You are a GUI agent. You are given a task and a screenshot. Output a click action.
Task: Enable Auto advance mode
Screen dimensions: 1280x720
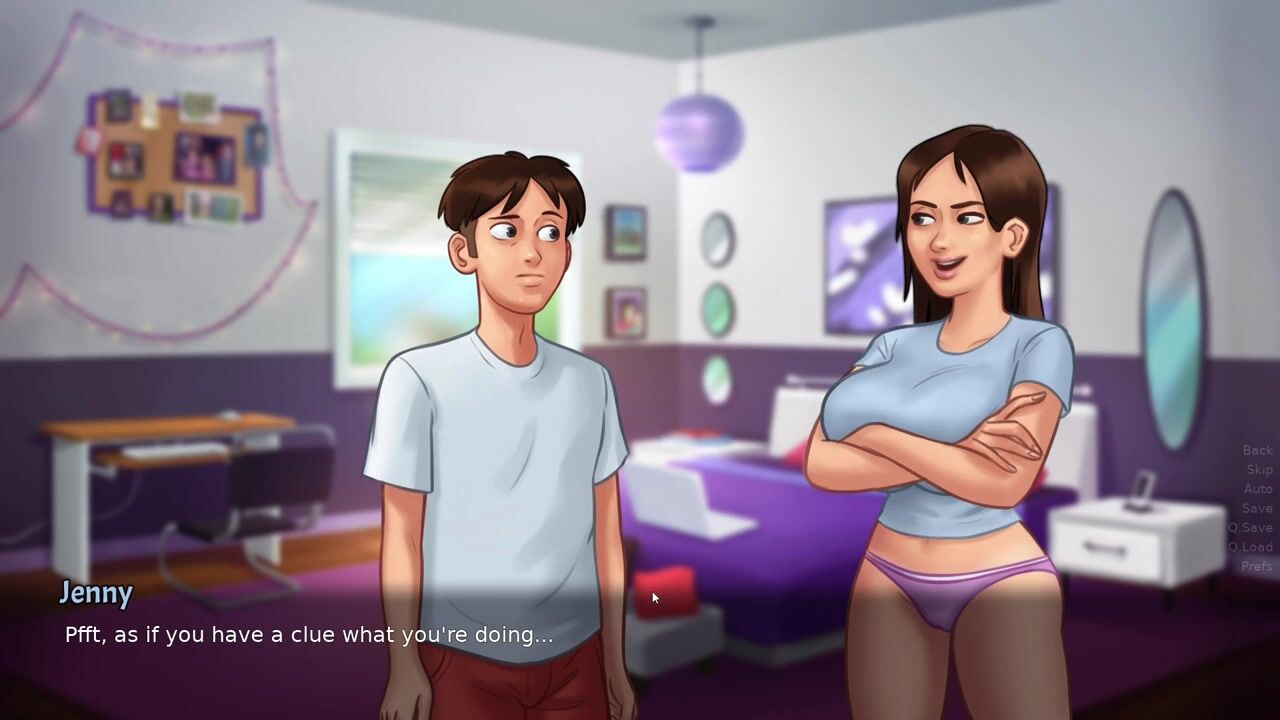[x=1257, y=489]
